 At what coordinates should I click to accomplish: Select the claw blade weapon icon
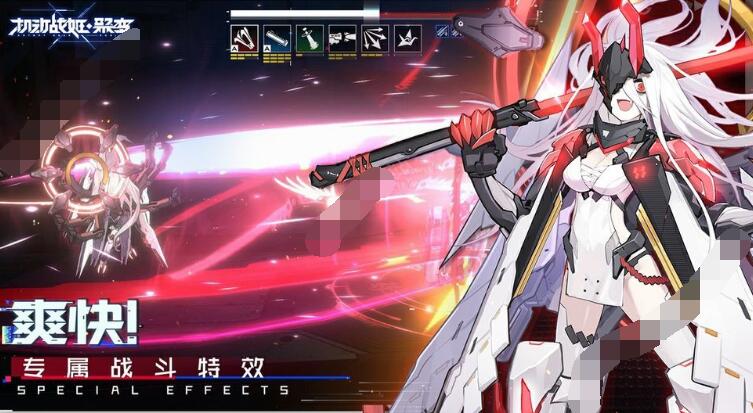(245, 39)
